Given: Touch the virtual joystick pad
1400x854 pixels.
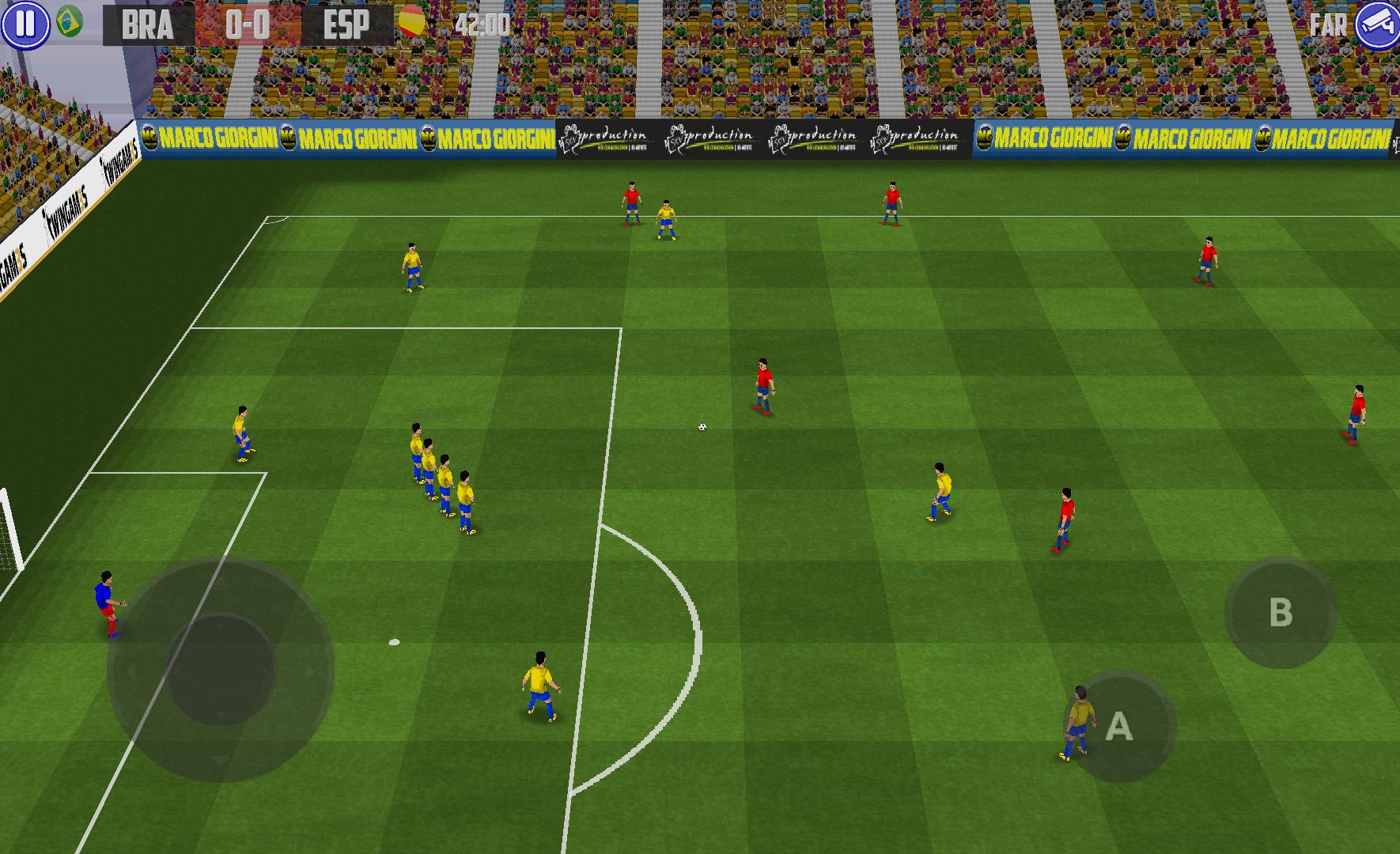Looking at the screenshot, I should pyautogui.click(x=221, y=671).
